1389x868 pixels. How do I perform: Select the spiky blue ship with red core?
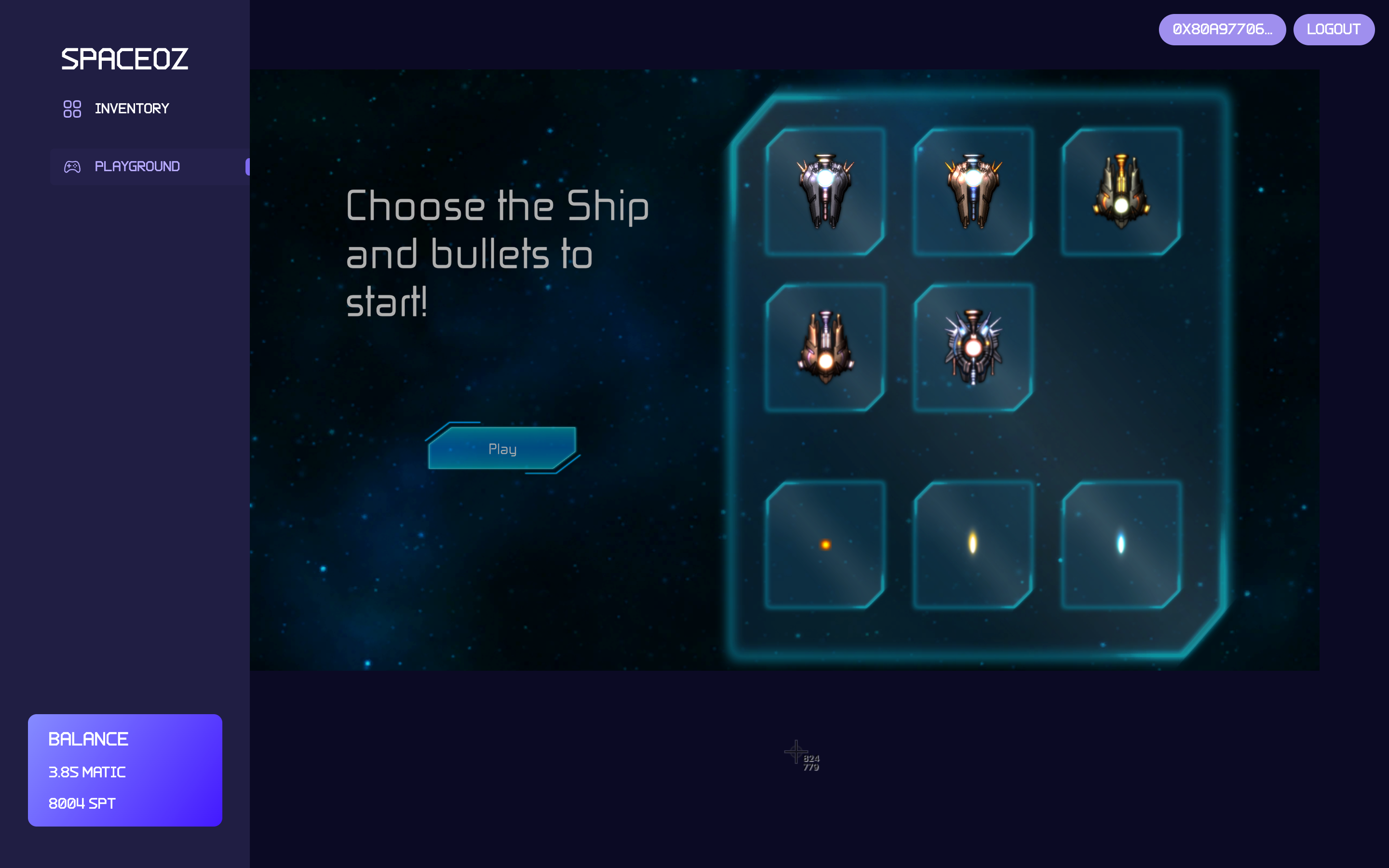[x=973, y=348]
